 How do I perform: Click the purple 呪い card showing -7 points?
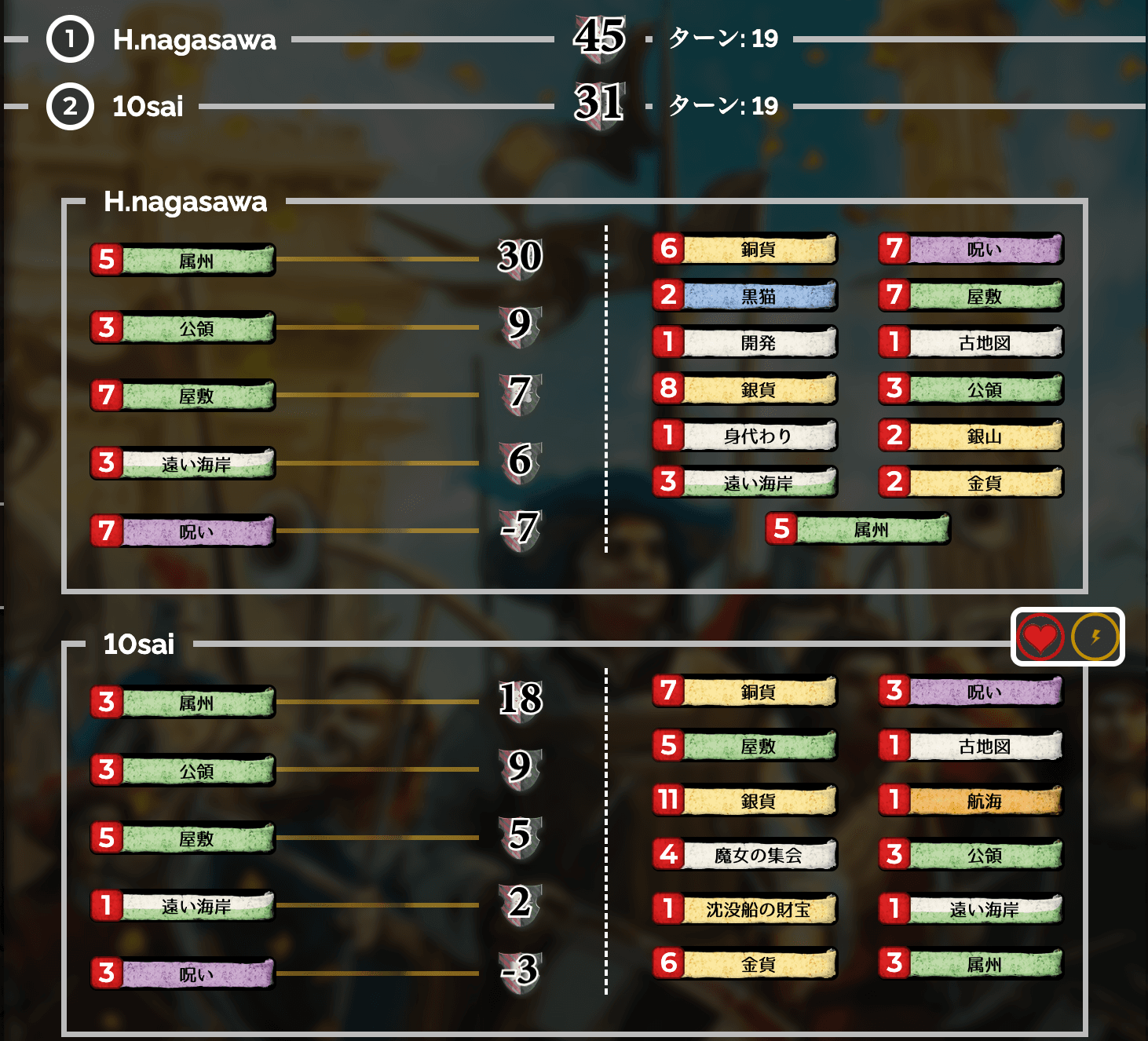[x=182, y=531]
